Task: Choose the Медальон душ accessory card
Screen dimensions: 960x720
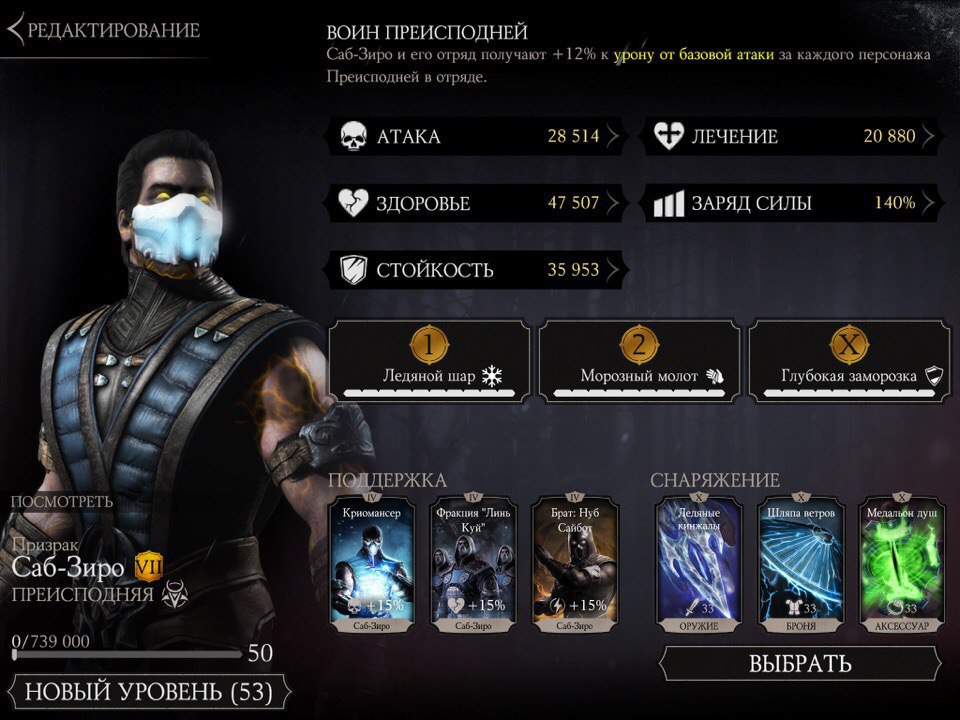Action: pyautogui.click(x=902, y=565)
